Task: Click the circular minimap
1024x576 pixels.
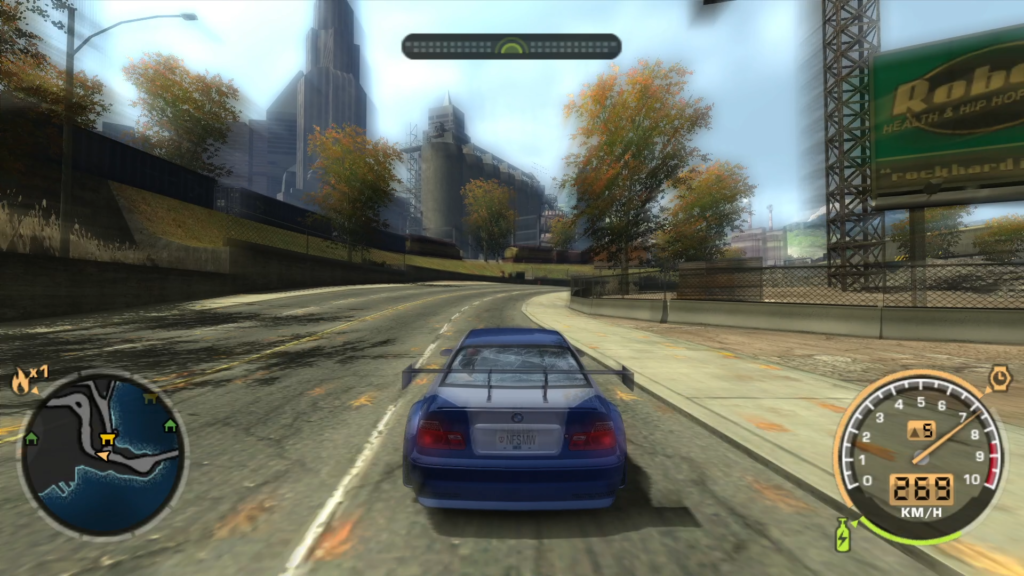Action: pyautogui.click(x=102, y=455)
